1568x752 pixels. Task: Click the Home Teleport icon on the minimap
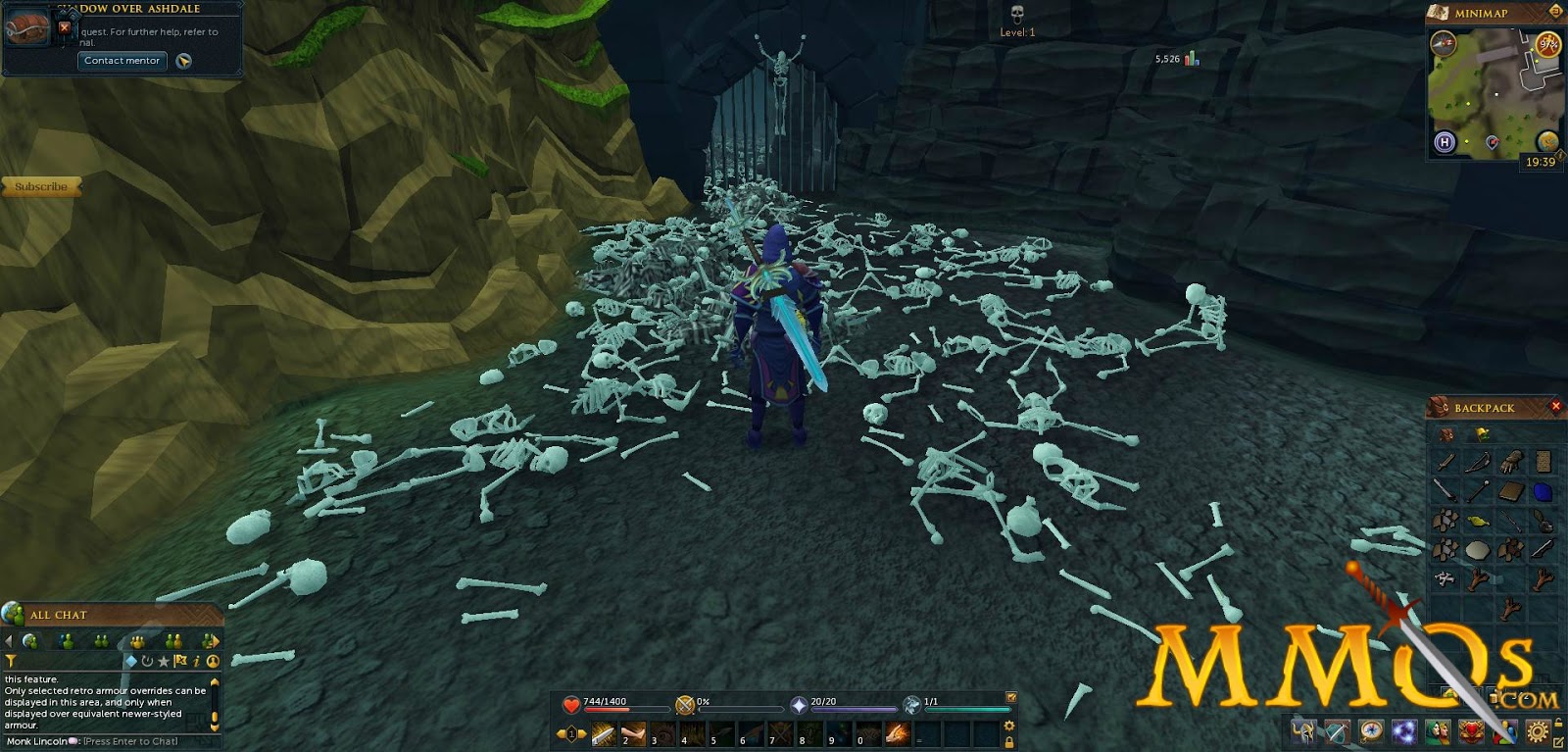click(1444, 140)
